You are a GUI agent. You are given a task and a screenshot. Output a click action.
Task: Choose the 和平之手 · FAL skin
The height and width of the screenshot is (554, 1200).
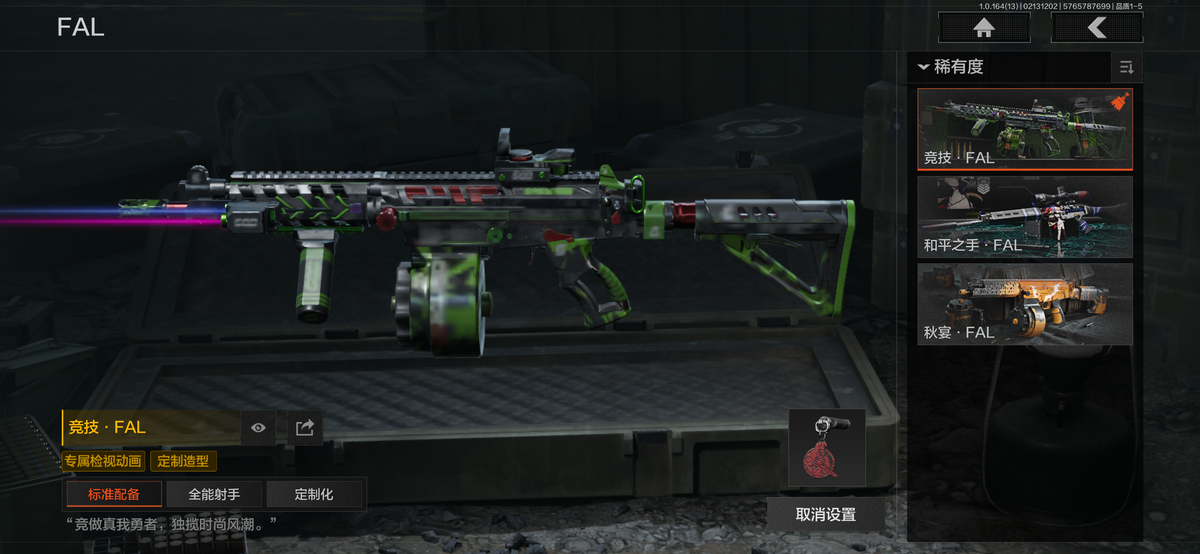[1024, 216]
